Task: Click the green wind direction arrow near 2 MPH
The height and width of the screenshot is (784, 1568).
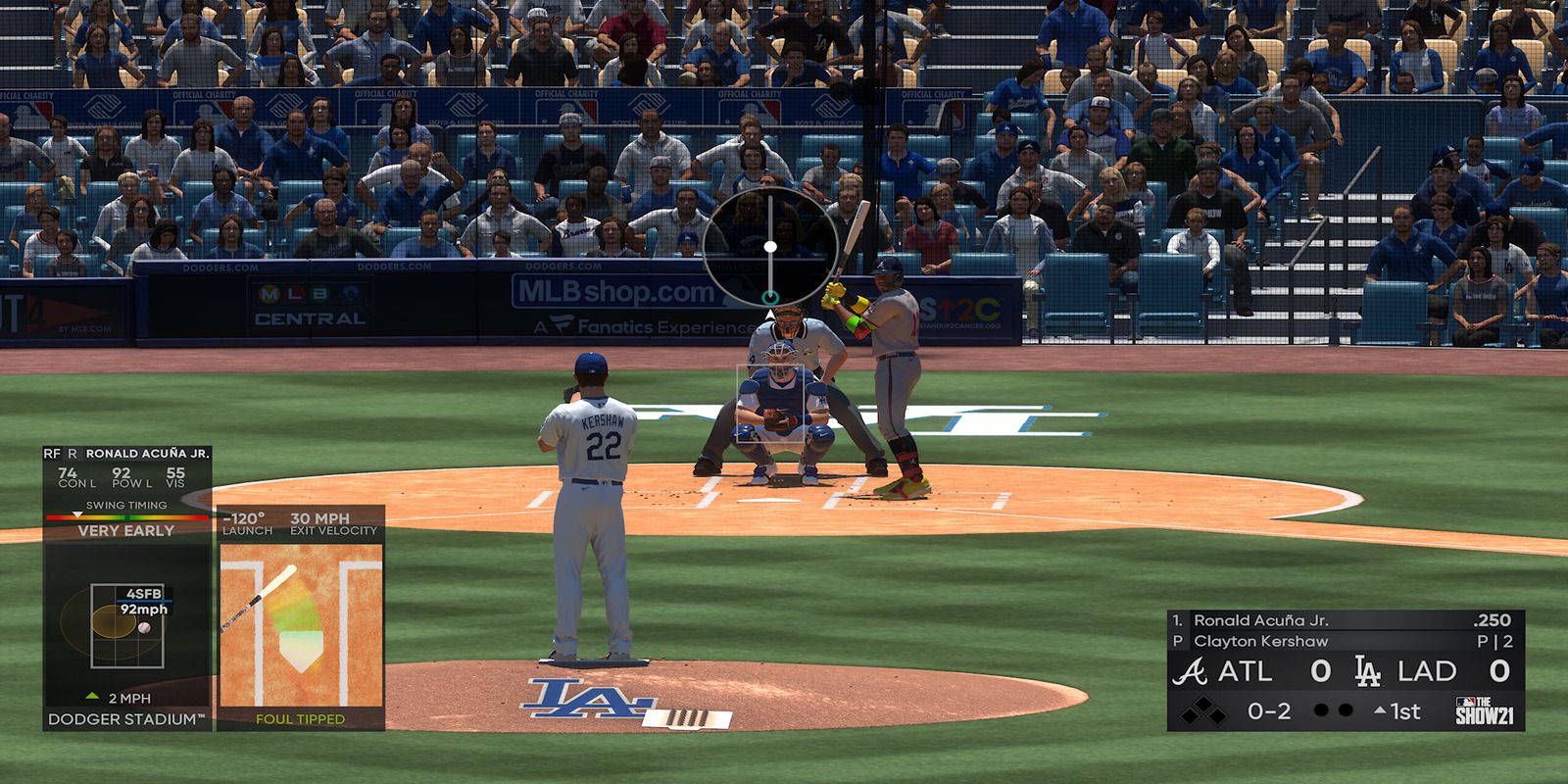Action: tap(92, 695)
